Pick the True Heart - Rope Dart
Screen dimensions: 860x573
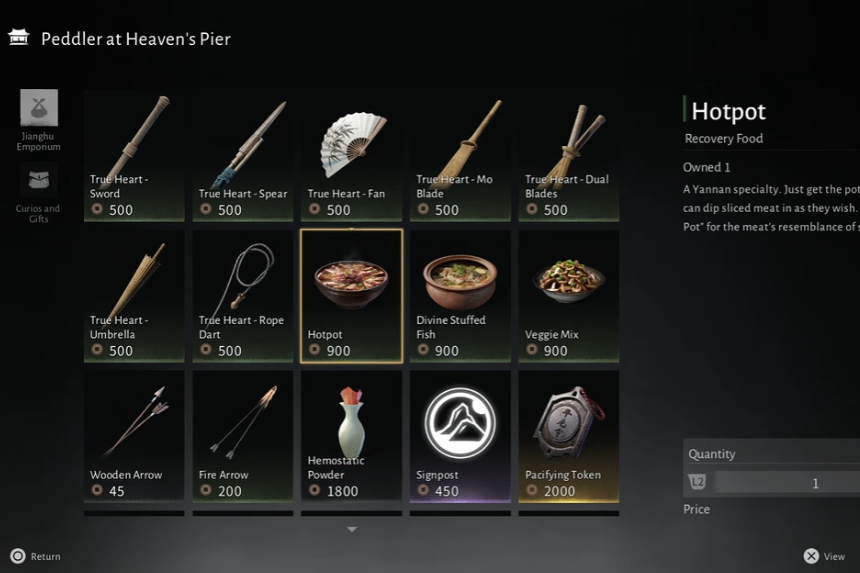coord(243,296)
